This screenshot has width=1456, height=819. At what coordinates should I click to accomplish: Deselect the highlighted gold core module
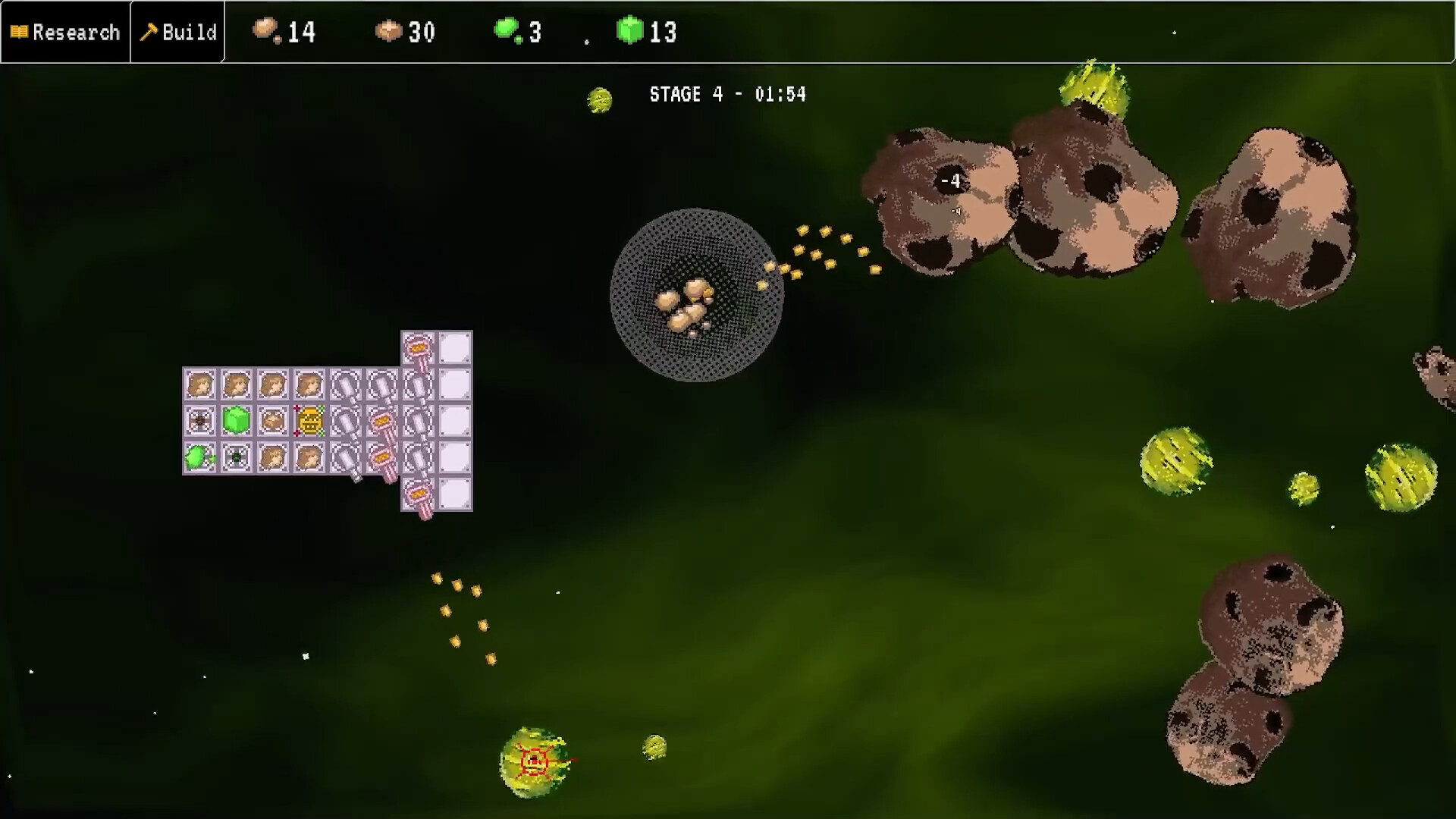pos(311,420)
